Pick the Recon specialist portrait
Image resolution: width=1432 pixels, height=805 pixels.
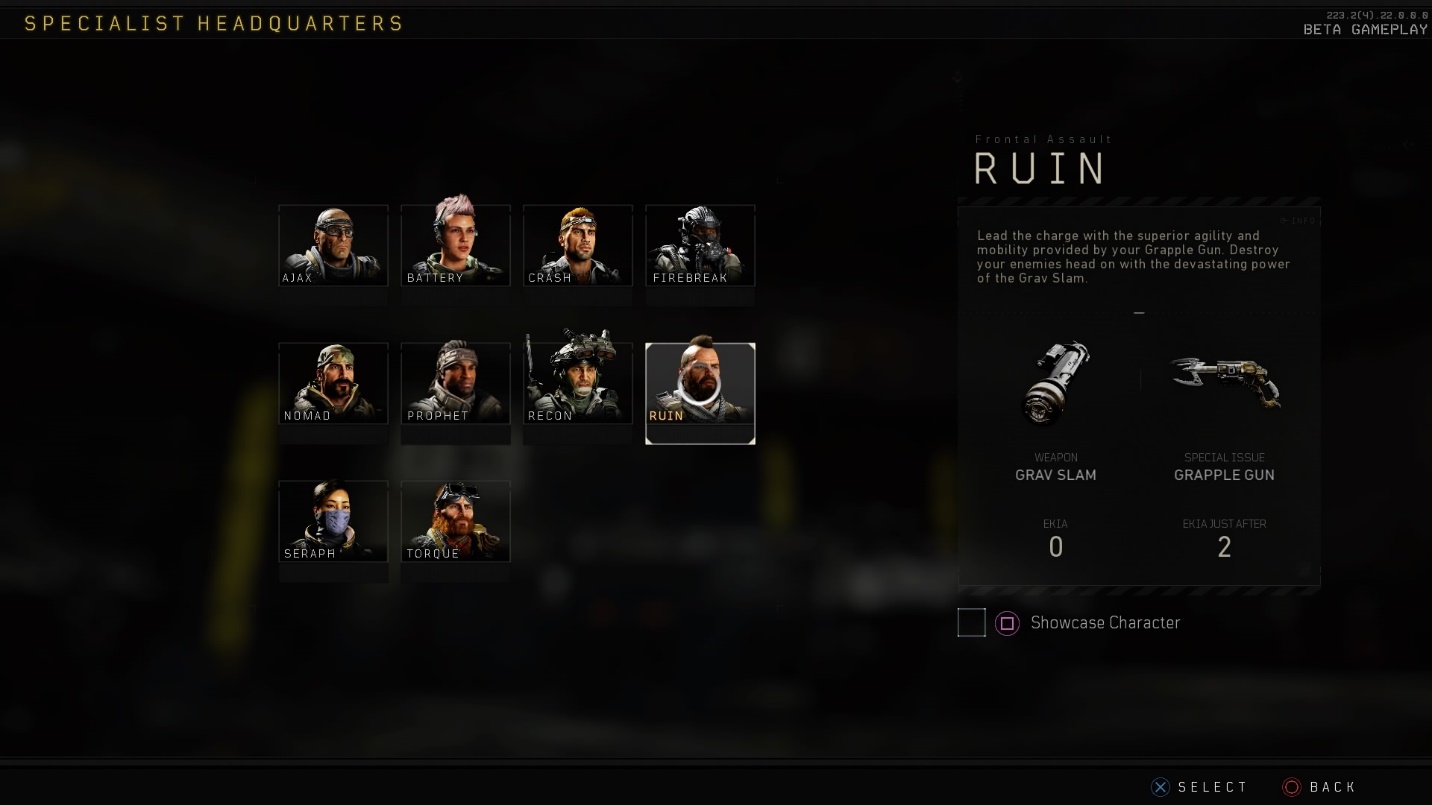point(578,383)
